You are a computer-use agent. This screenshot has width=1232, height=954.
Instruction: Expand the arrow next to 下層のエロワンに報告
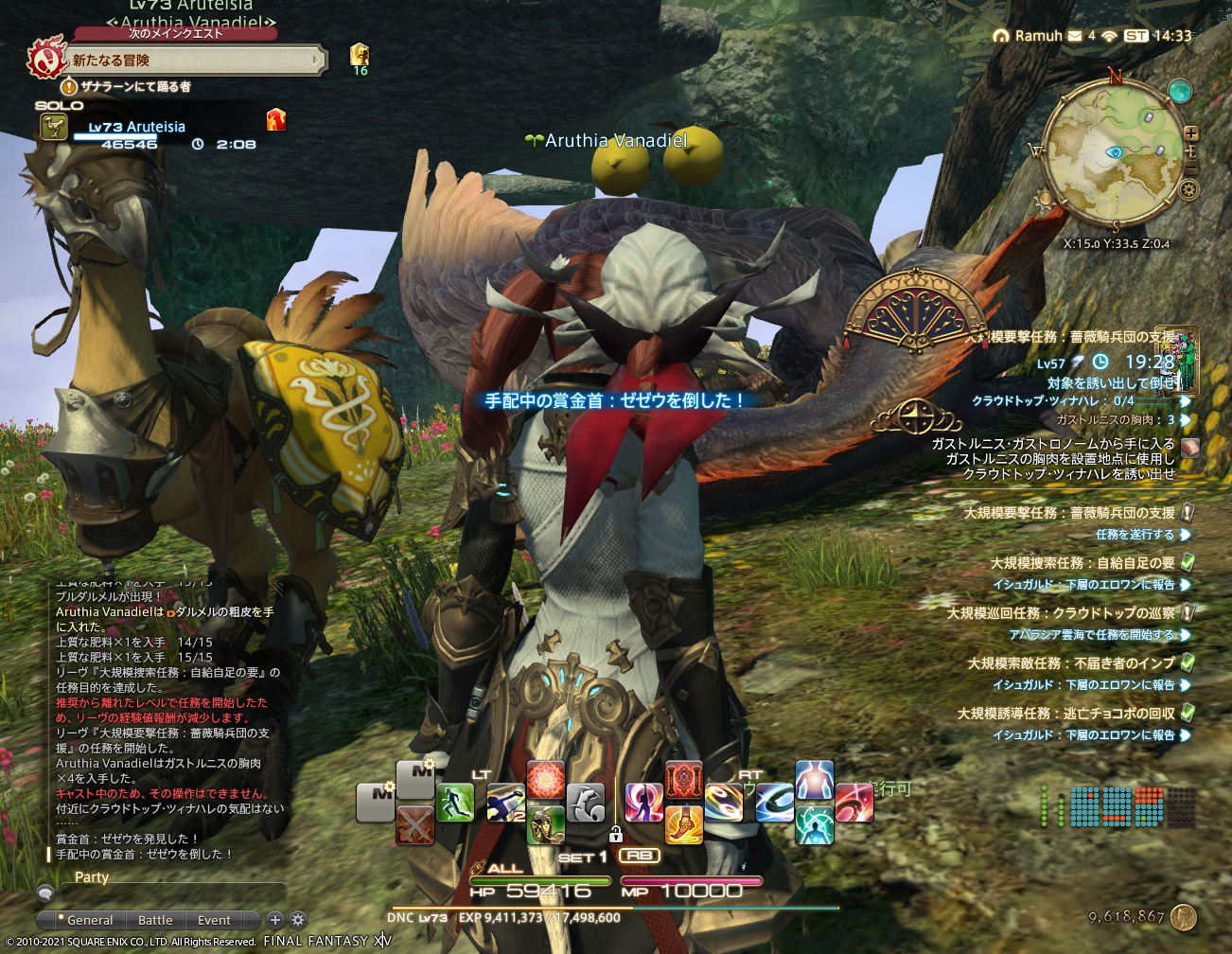pyautogui.click(x=1184, y=584)
